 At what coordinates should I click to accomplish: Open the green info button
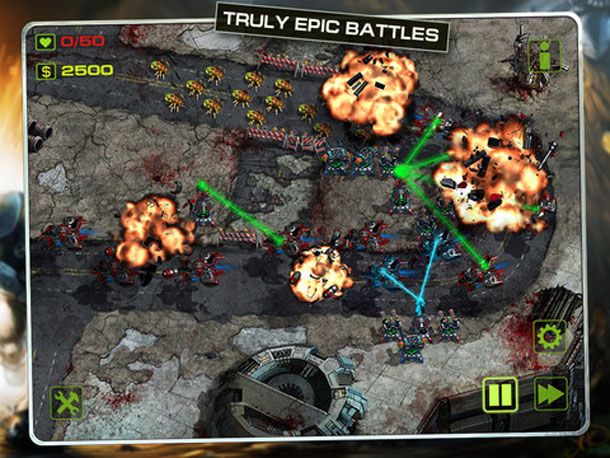[x=544, y=55]
